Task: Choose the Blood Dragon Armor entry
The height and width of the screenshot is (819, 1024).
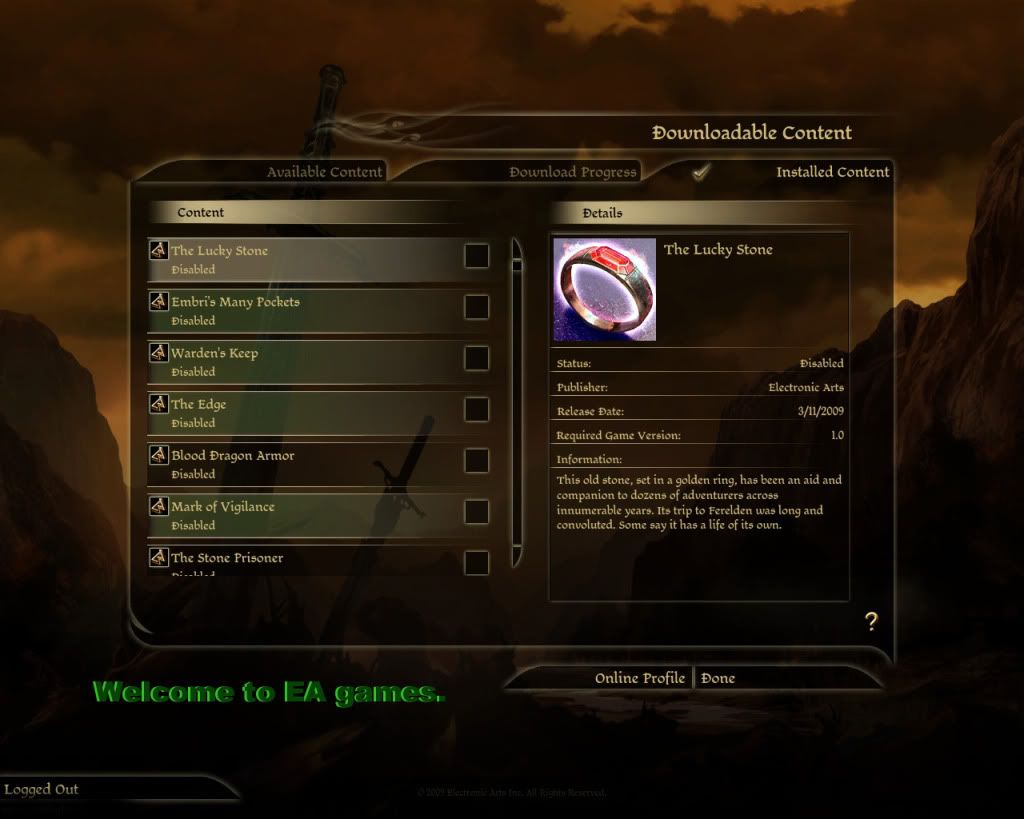Action: click(x=300, y=464)
